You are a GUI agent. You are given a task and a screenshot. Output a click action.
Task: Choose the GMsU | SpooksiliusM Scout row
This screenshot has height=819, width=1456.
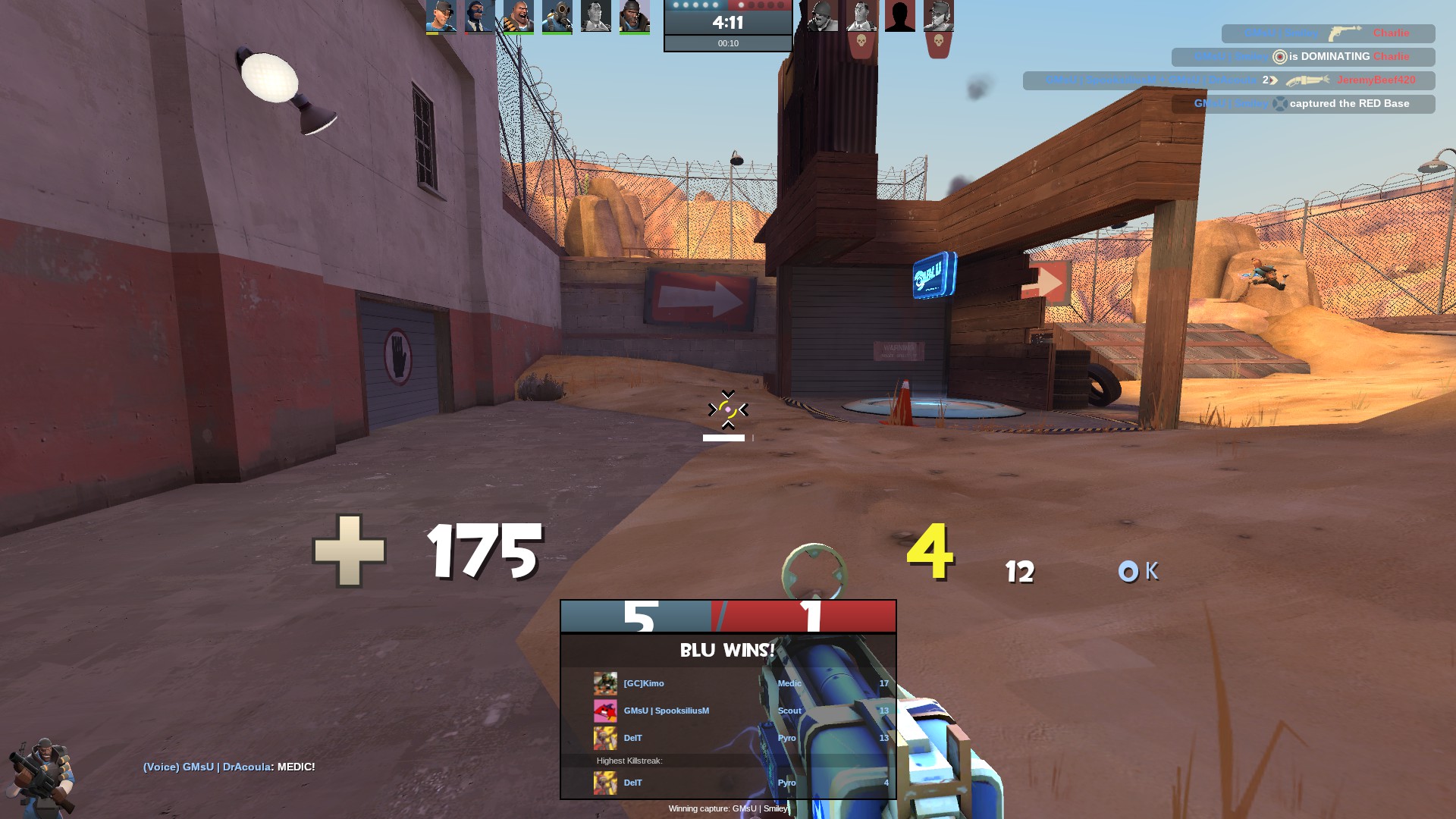[728, 711]
